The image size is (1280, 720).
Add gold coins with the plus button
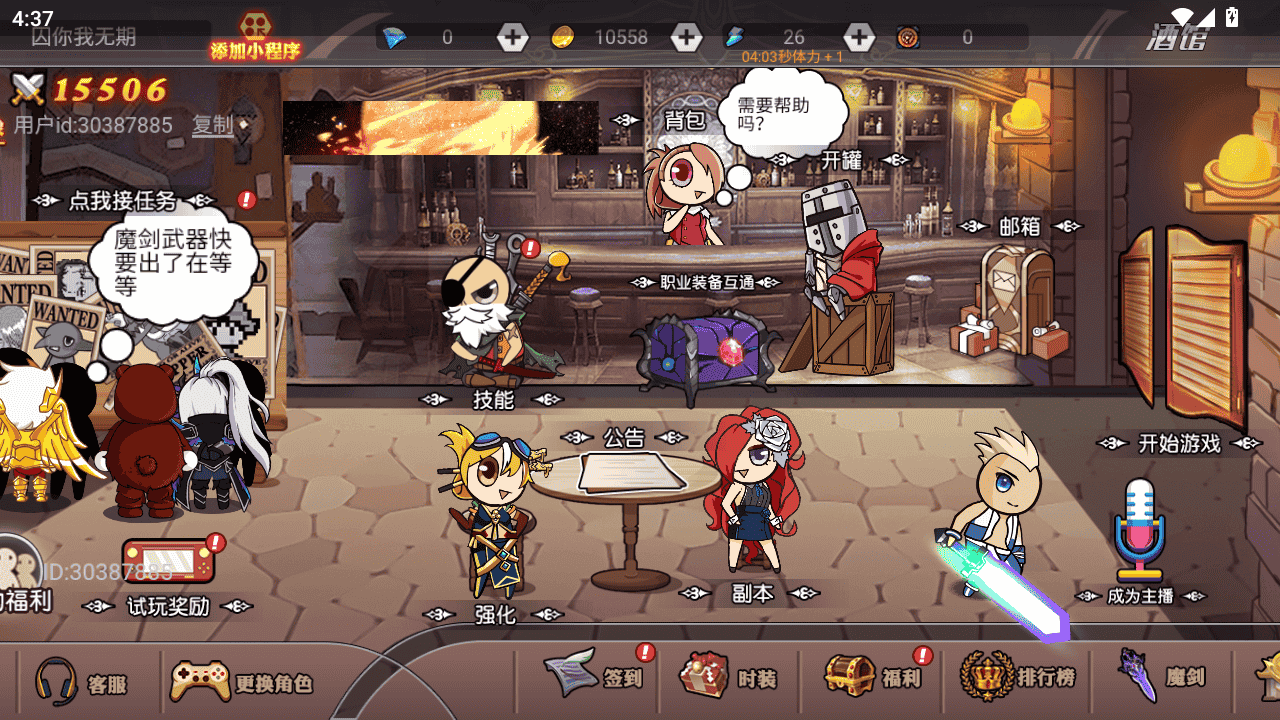[x=686, y=38]
